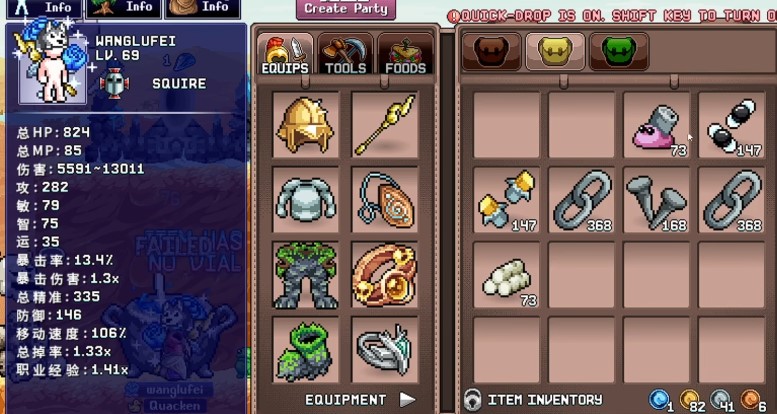Select the green mossy boots slot

coord(306,347)
